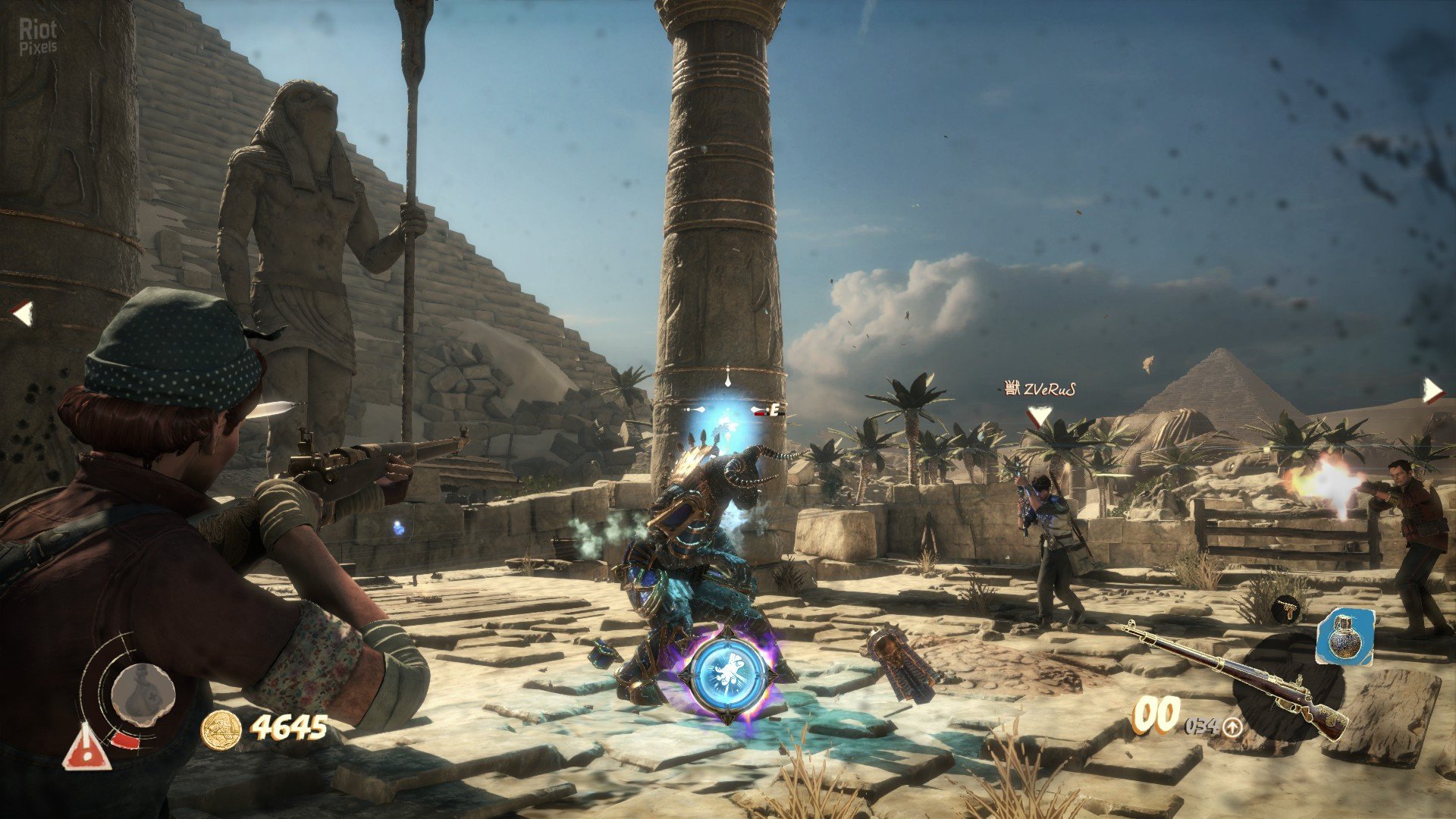This screenshot has height=819, width=1456.
Task: Choose the blue potion grenade item
Action: click(1345, 636)
